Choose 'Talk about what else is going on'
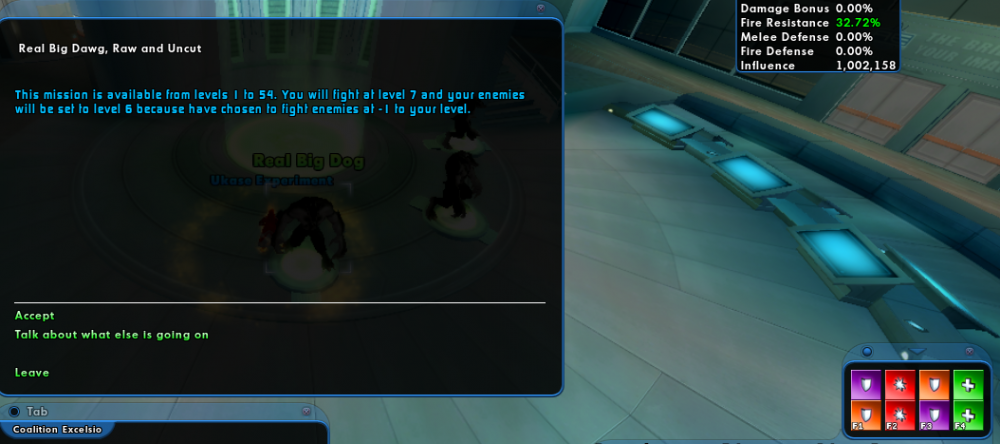Screen dimensions: 1000x444 point(112,335)
